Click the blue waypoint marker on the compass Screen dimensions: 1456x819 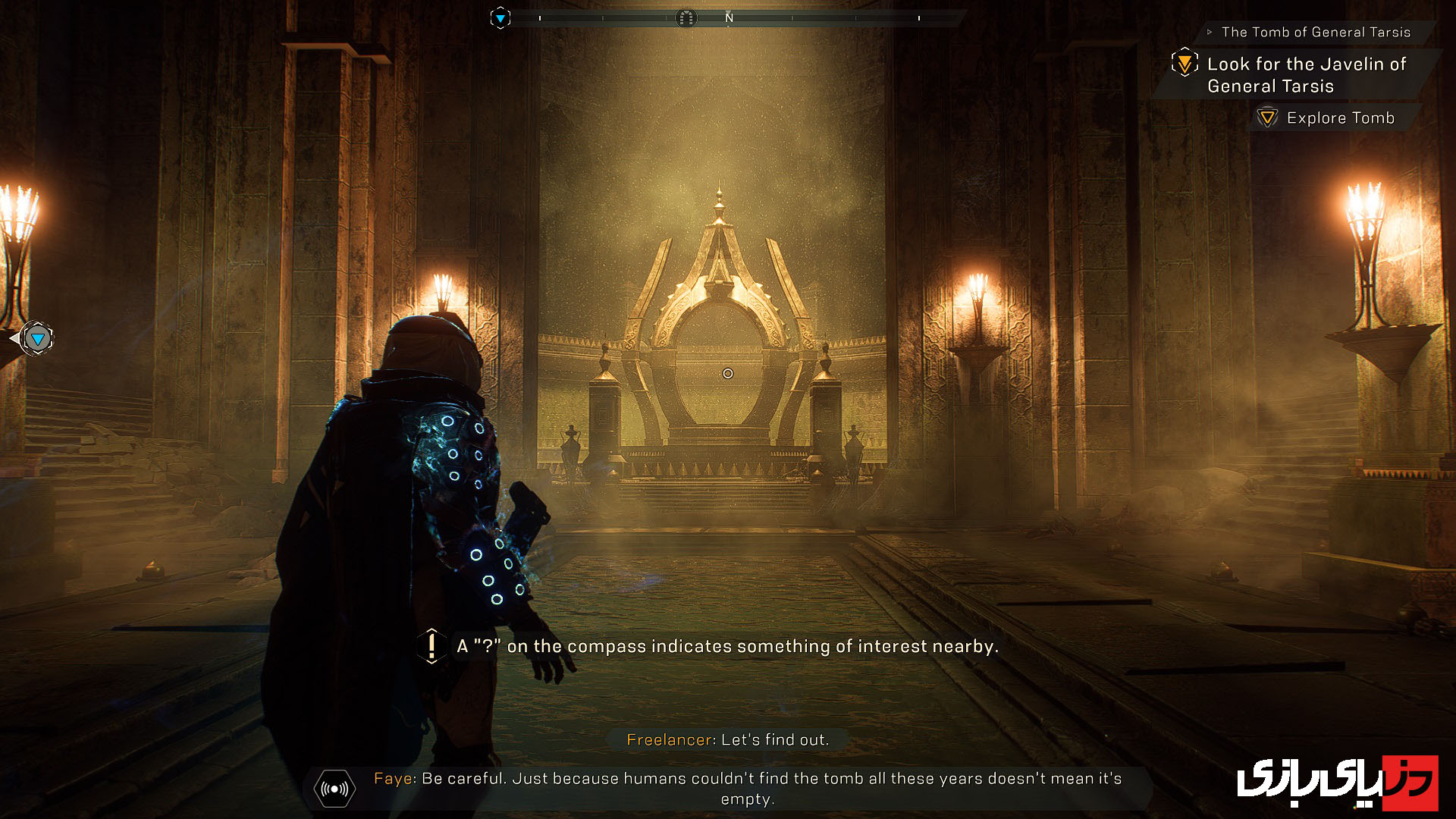500,17
